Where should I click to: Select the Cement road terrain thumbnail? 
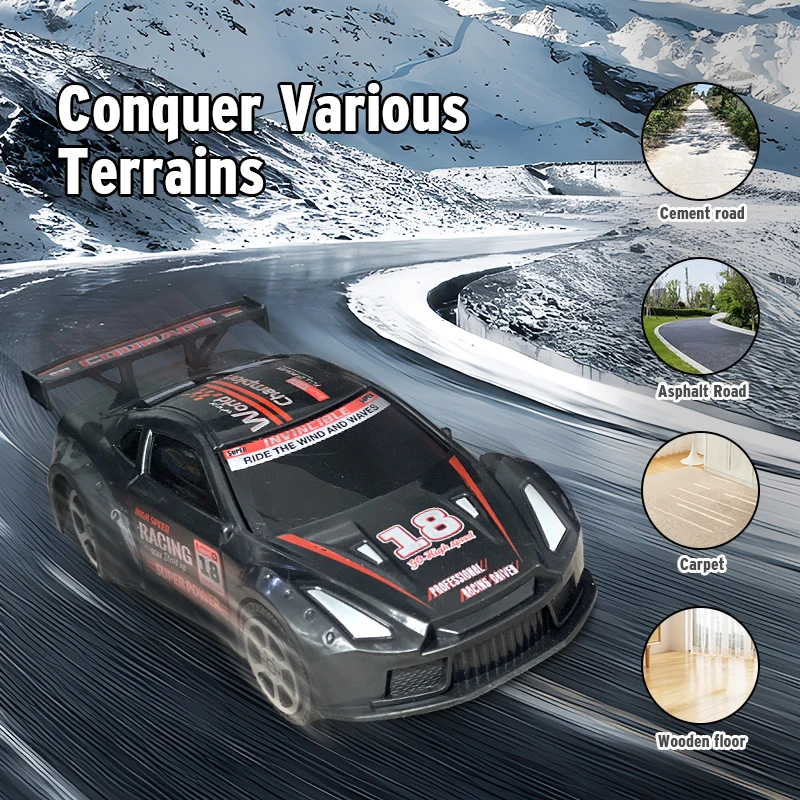[700, 141]
